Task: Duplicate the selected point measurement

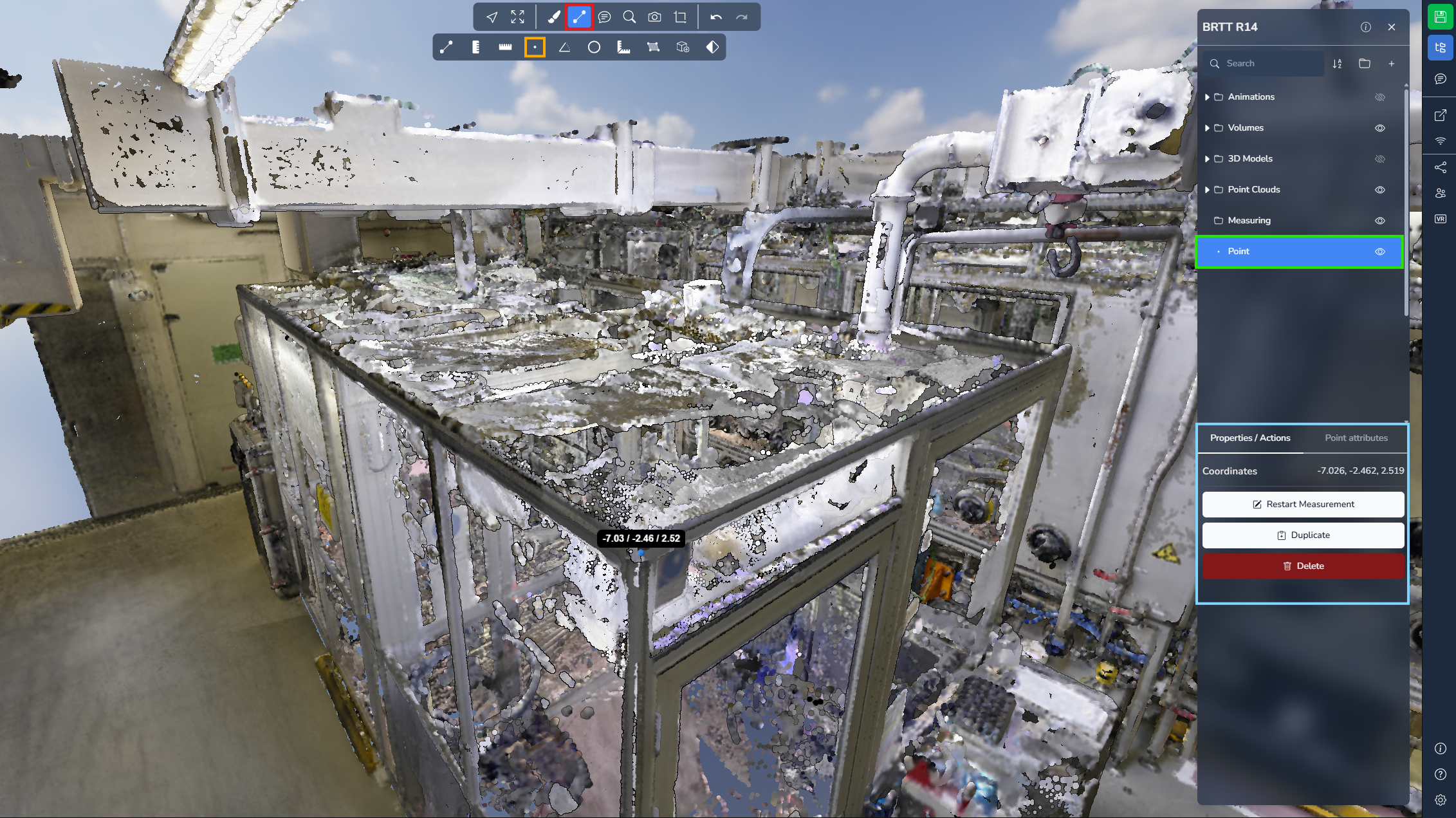Action: (x=1303, y=535)
